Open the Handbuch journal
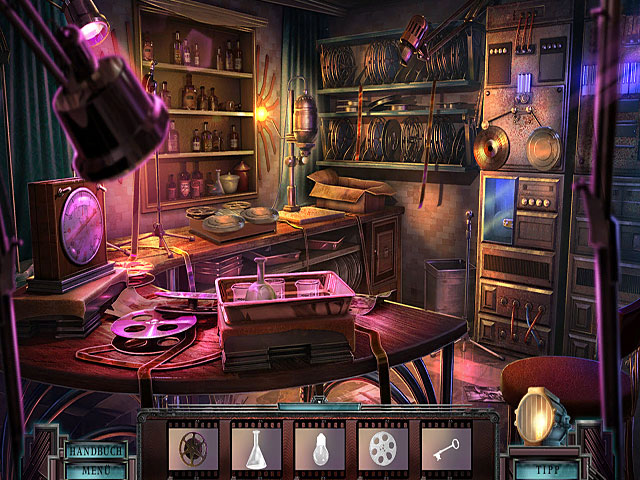The image size is (640, 480). (97, 451)
